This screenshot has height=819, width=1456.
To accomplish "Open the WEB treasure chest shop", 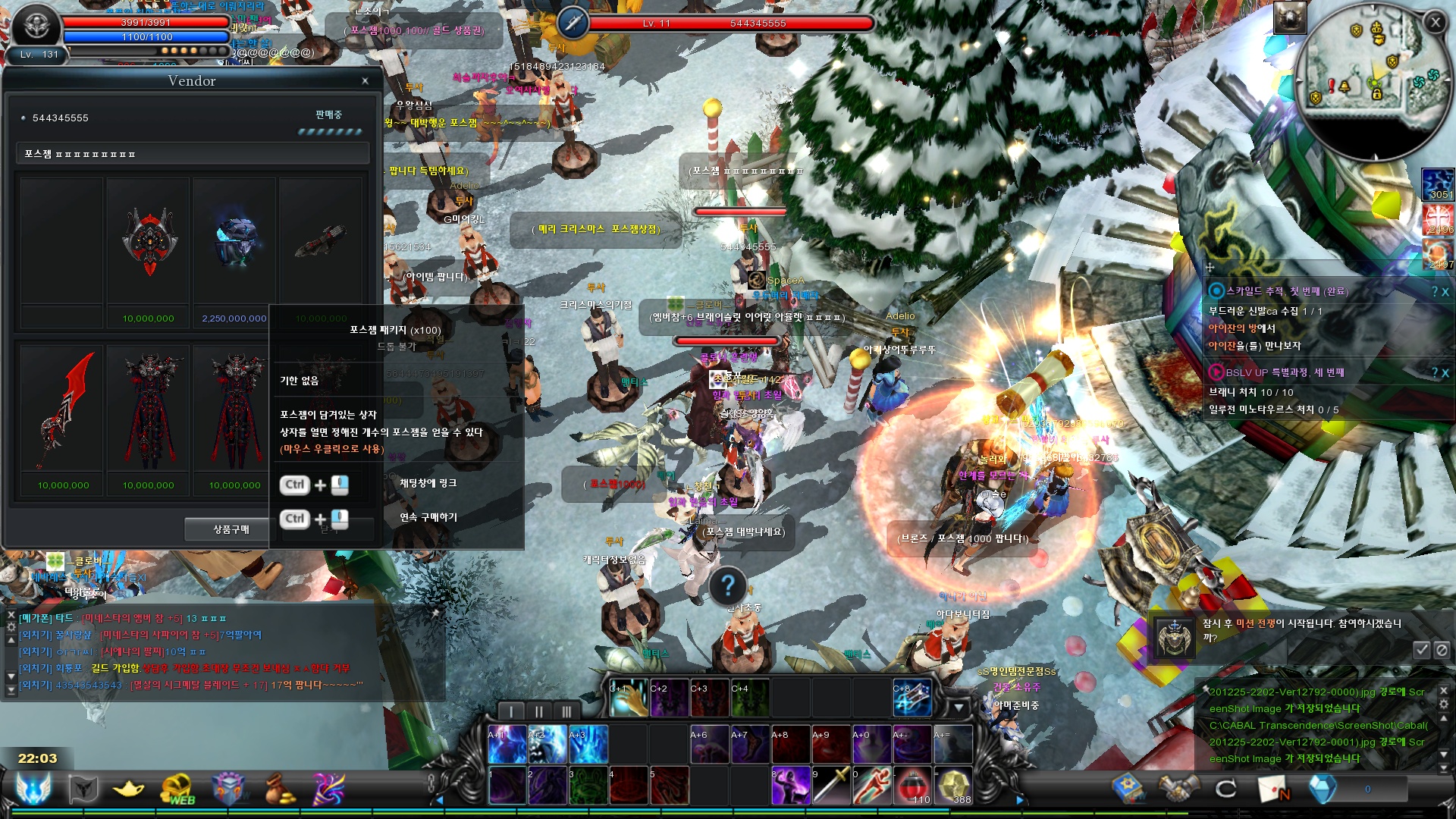I will tap(177, 789).
